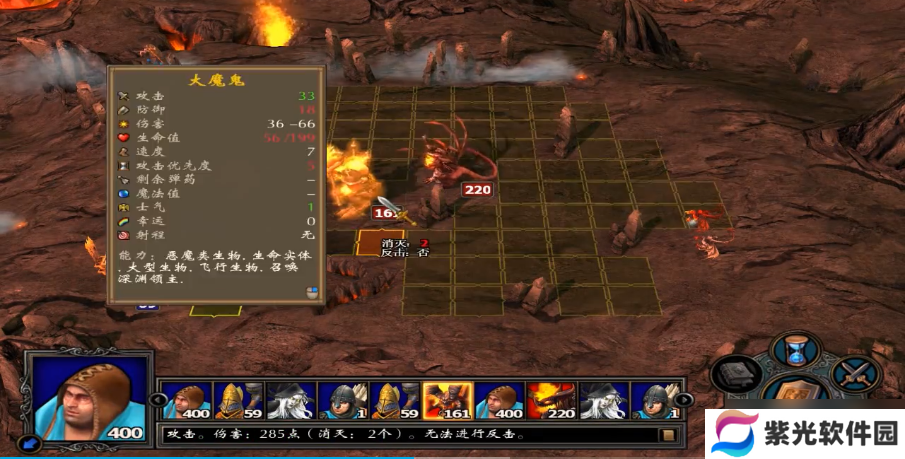905x459 pixels.
Task: Open the spellbook
Action: pos(737,375)
